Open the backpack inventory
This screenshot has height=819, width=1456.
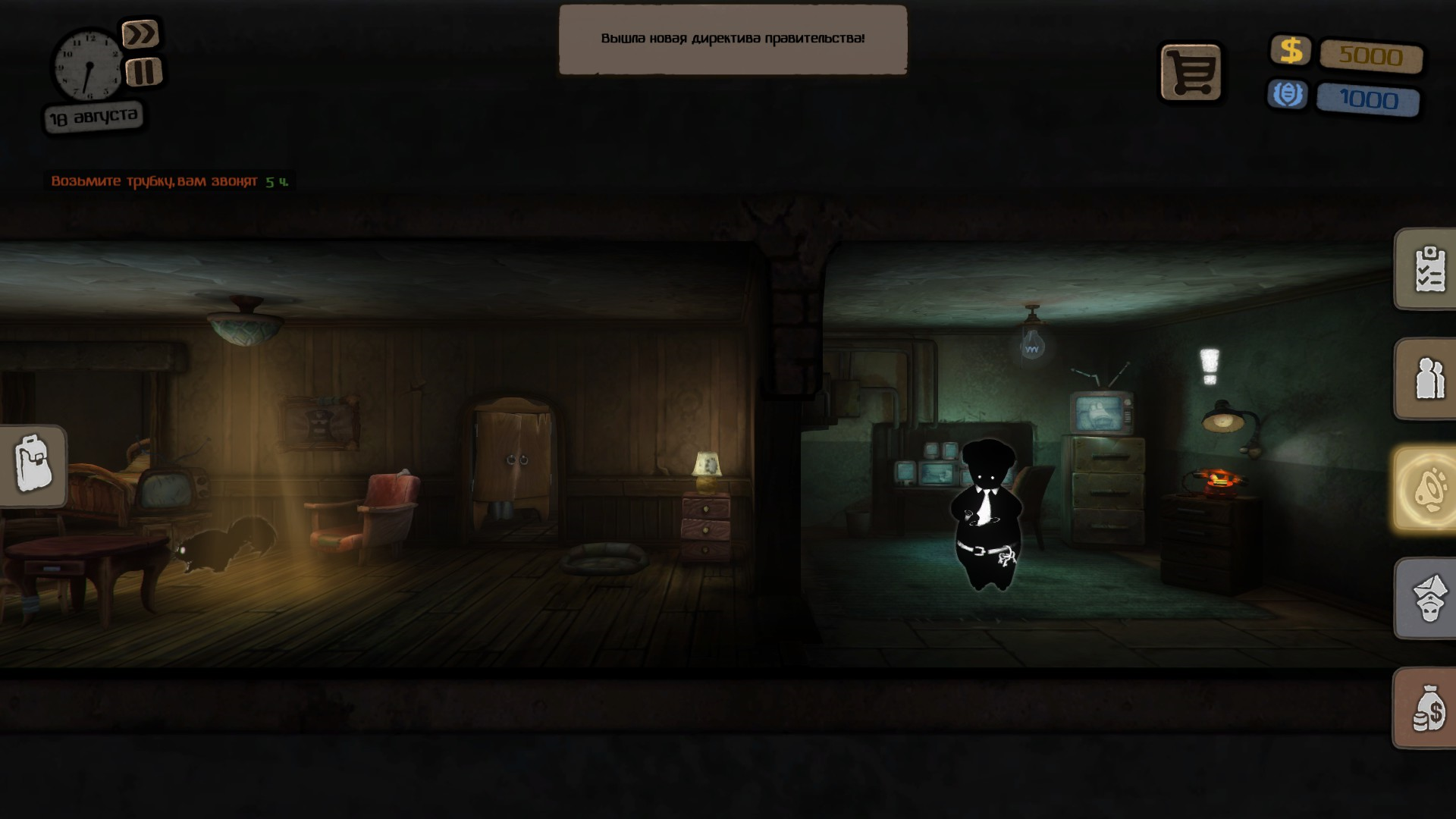coord(33,465)
